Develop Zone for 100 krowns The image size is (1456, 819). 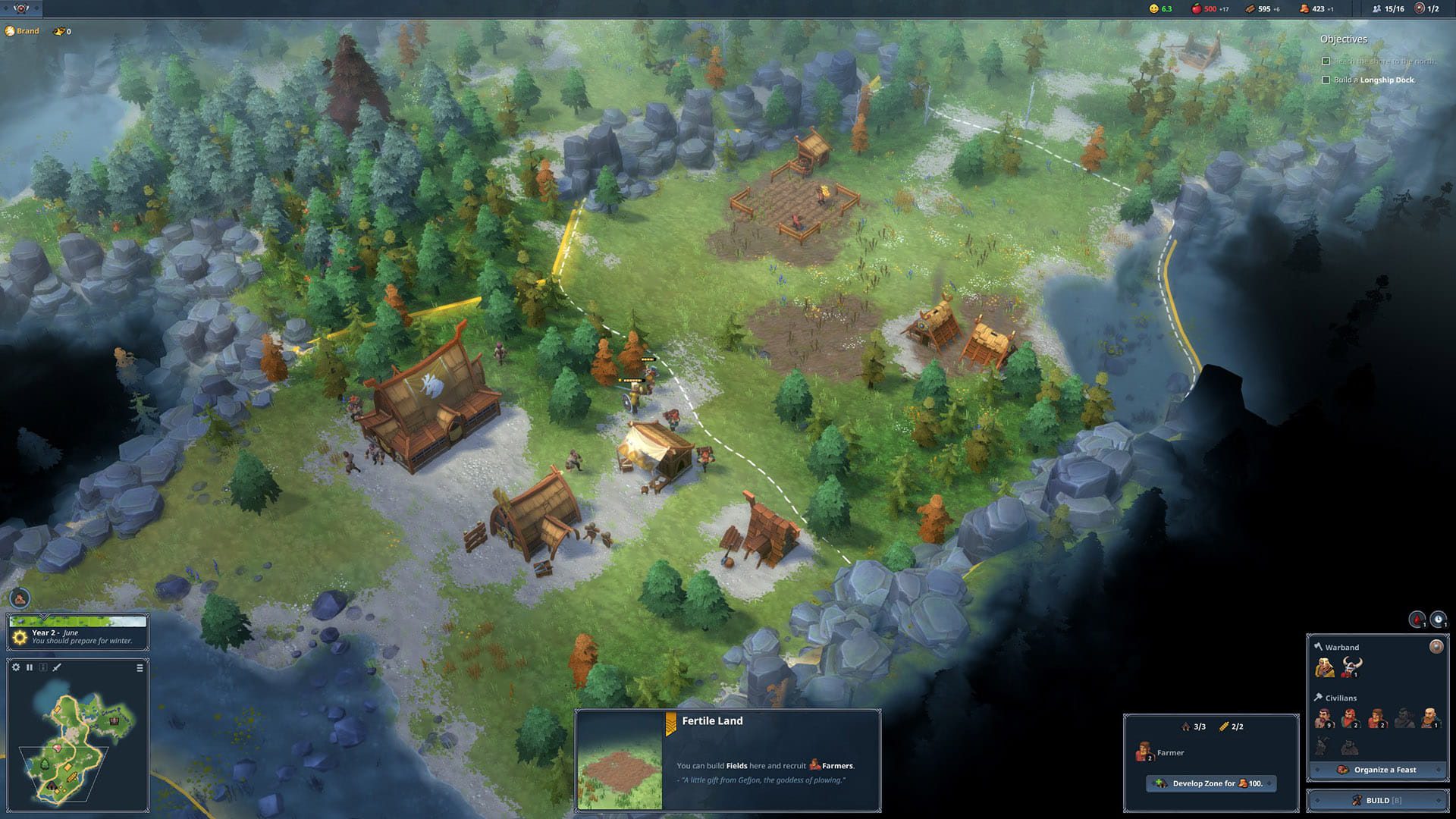(x=1211, y=783)
